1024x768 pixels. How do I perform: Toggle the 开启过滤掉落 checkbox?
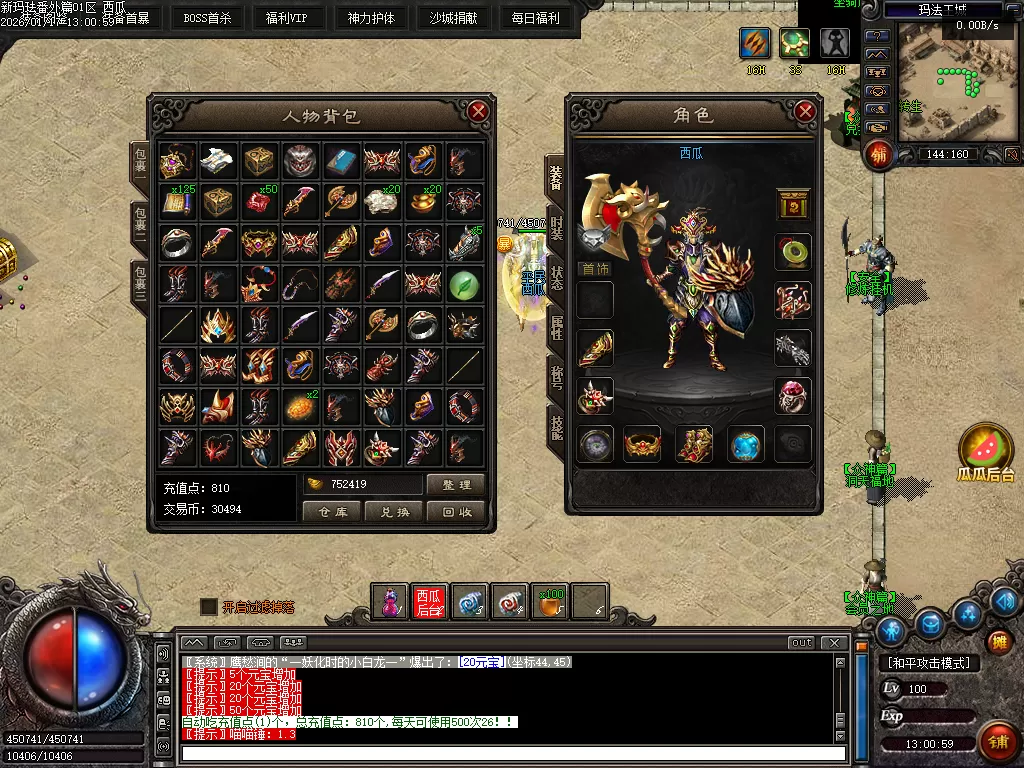(208, 607)
